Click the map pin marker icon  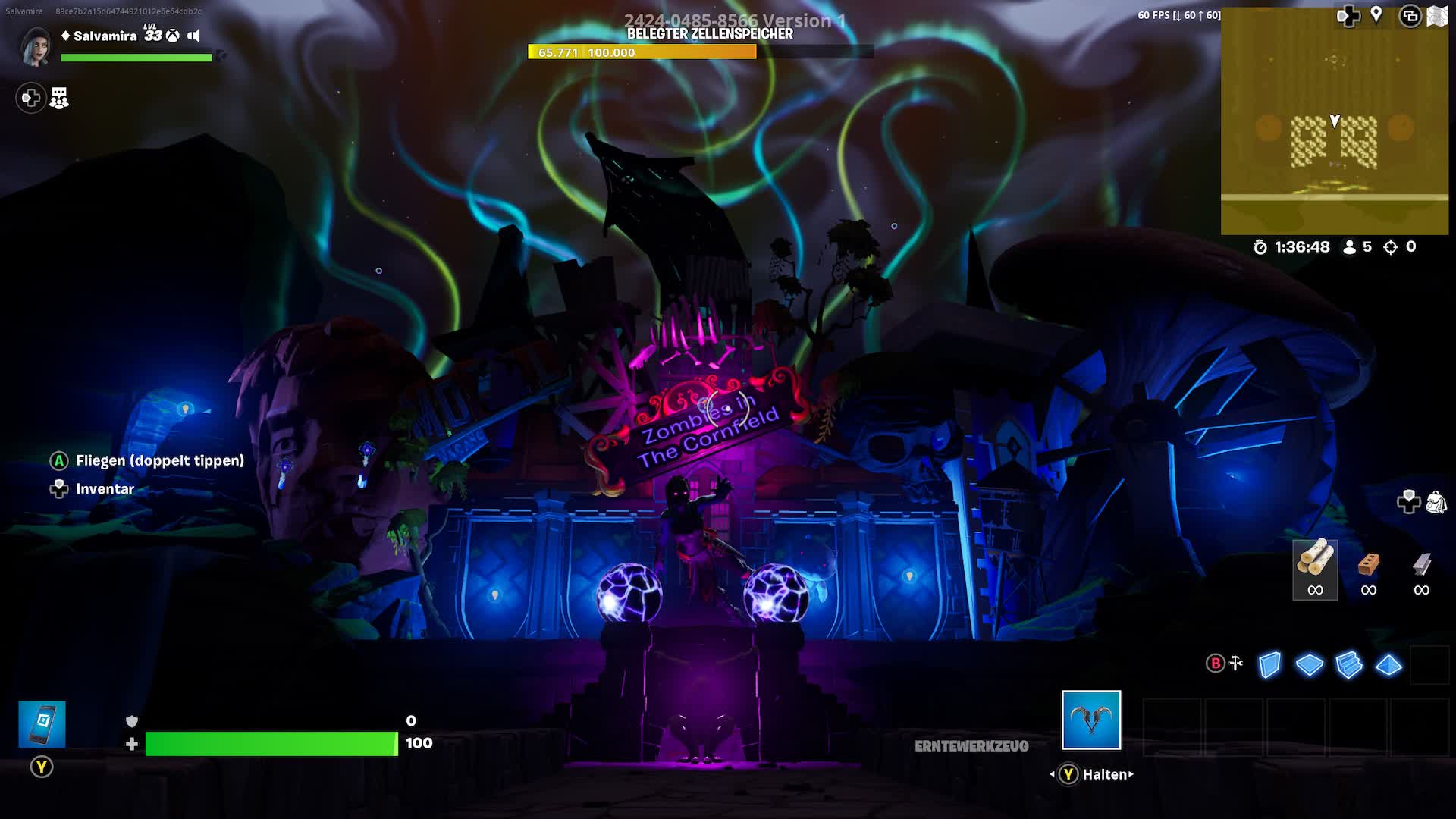tap(1376, 15)
